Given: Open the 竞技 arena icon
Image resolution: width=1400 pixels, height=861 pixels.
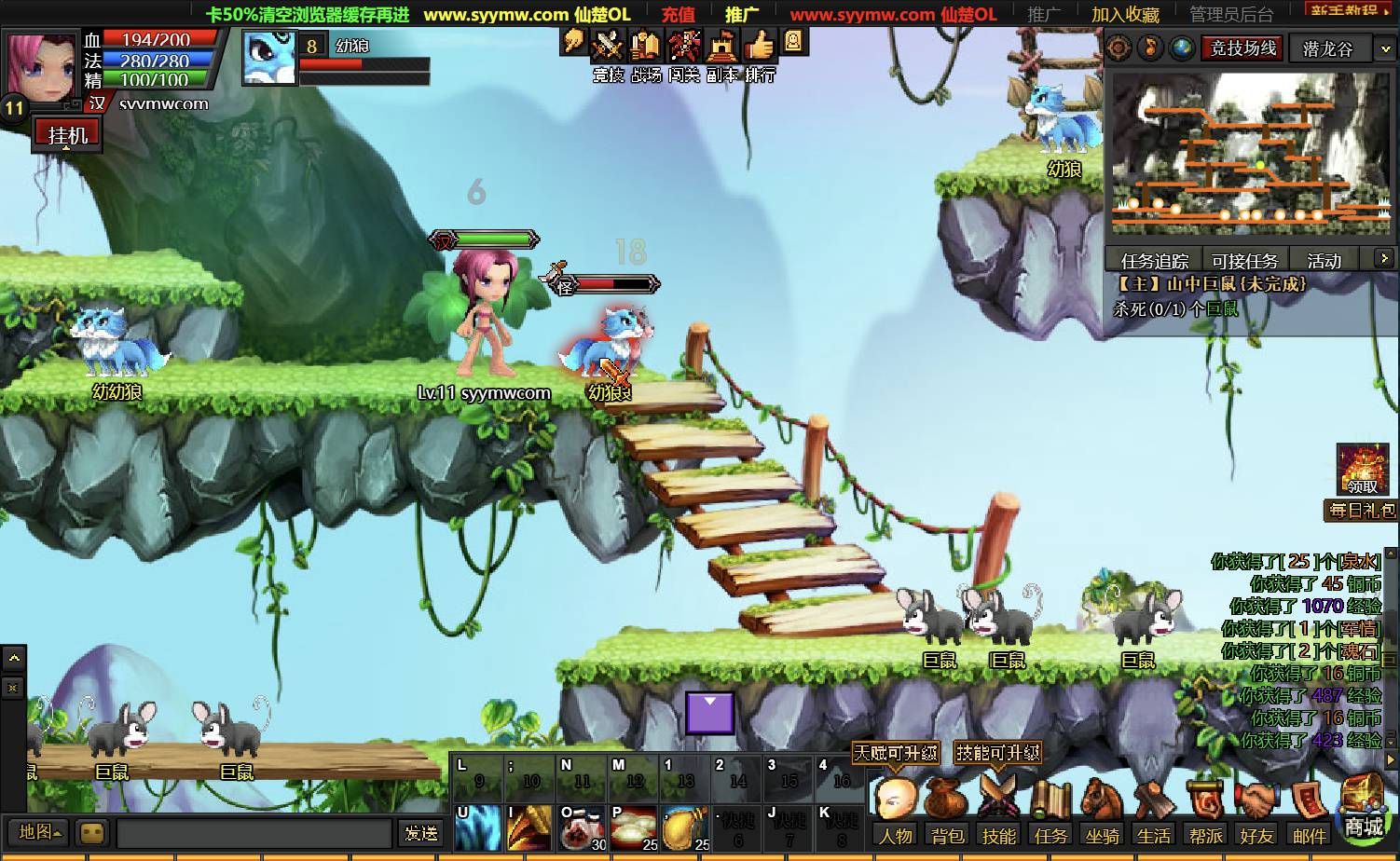Looking at the screenshot, I should point(609,46).
